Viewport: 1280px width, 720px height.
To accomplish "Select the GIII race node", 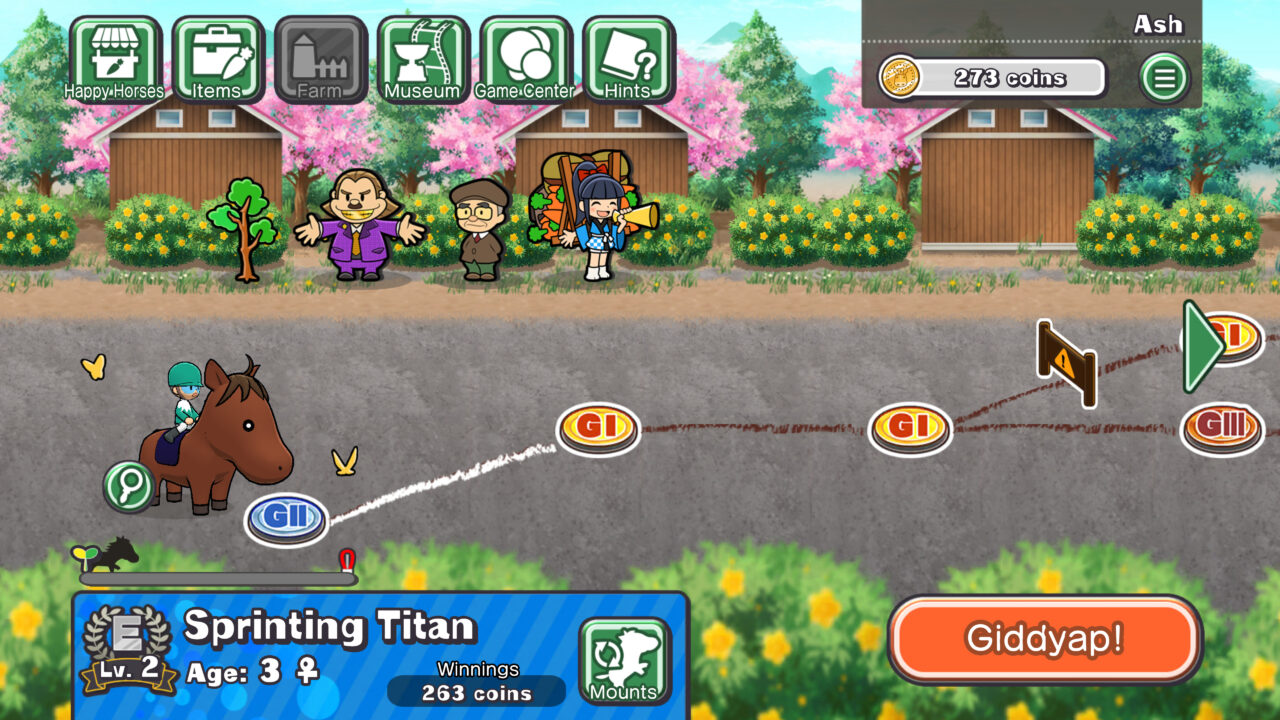I will click(1222, 428).
